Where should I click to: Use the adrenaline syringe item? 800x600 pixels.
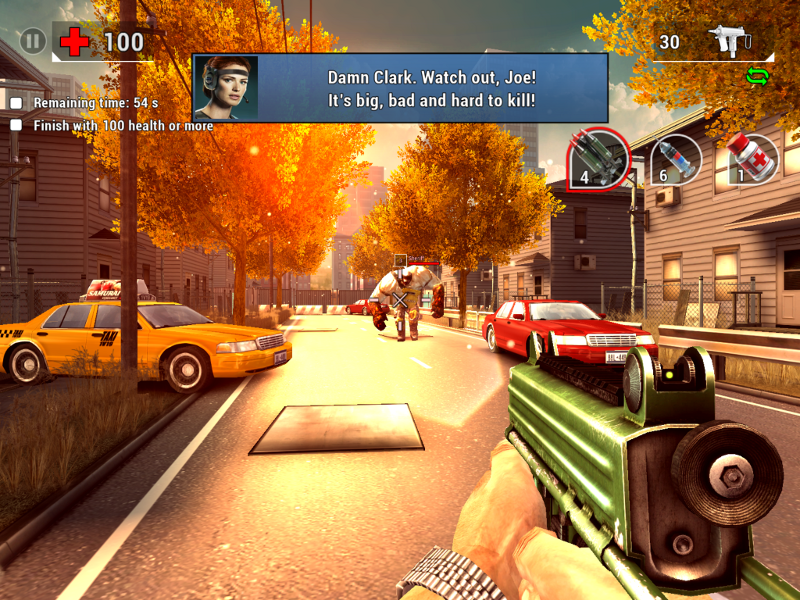[675, 159]
